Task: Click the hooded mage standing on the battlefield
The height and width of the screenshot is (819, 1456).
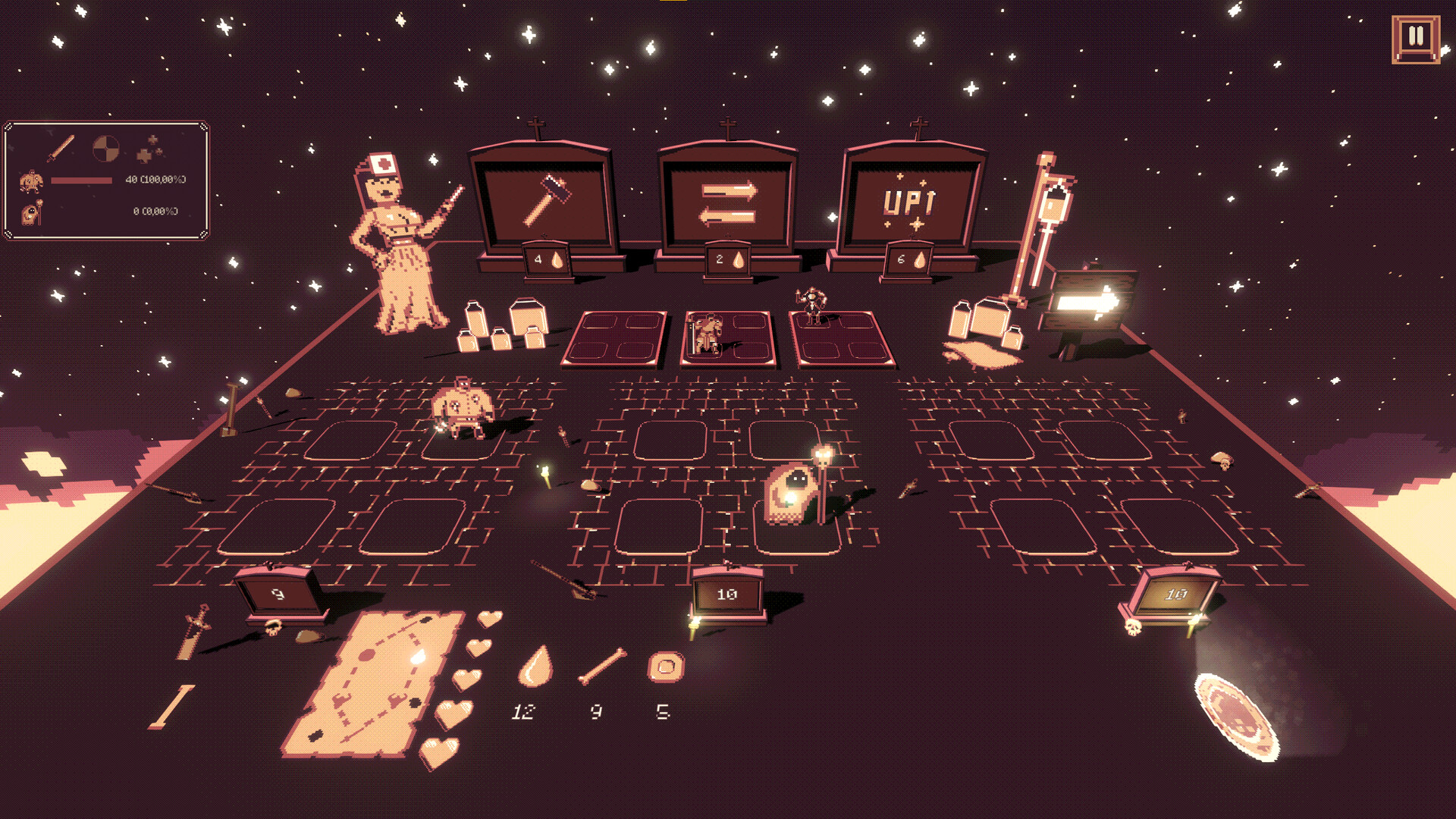Action: pos(790,497)
